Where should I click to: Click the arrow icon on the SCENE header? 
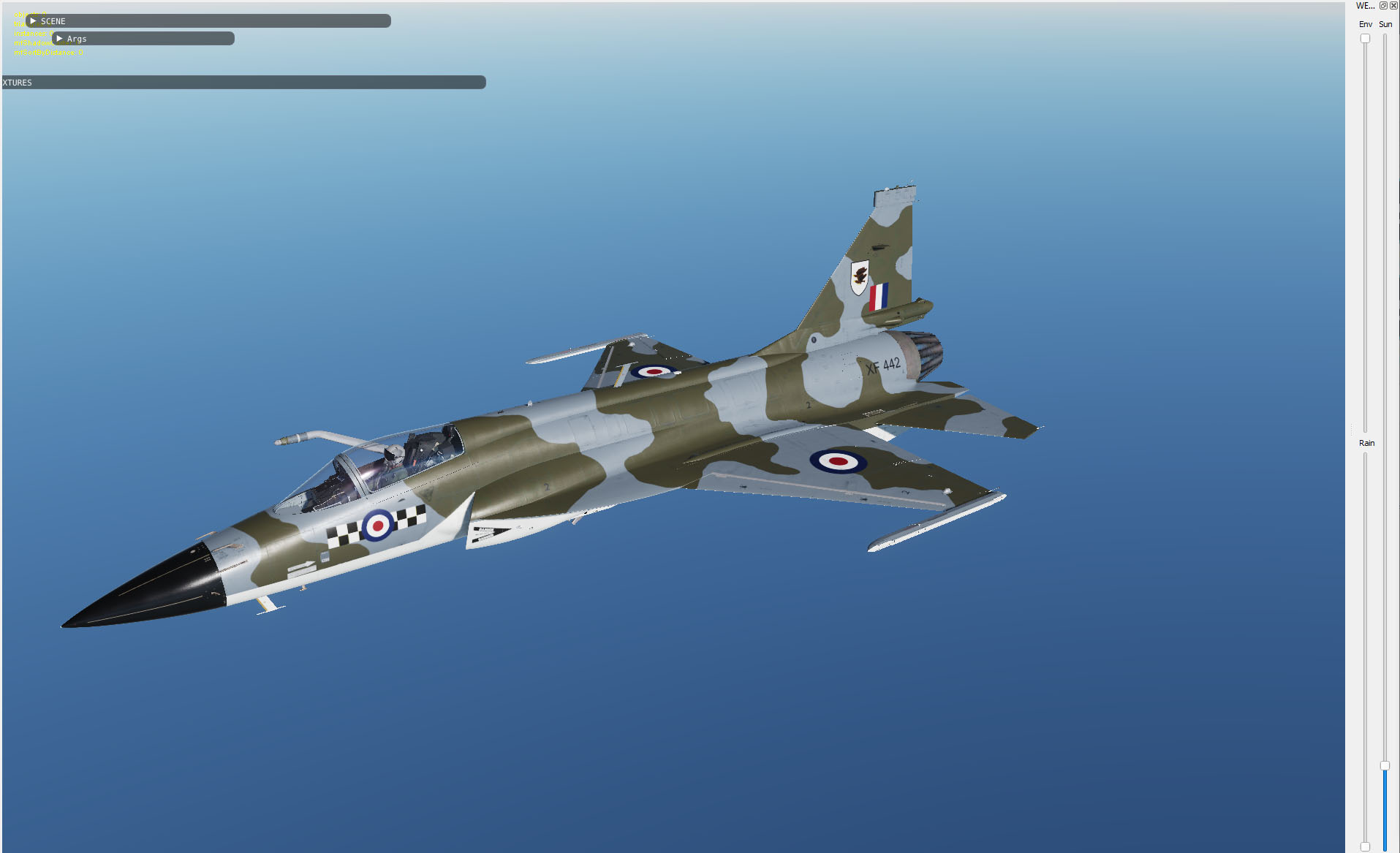click(x=33, y=21)
